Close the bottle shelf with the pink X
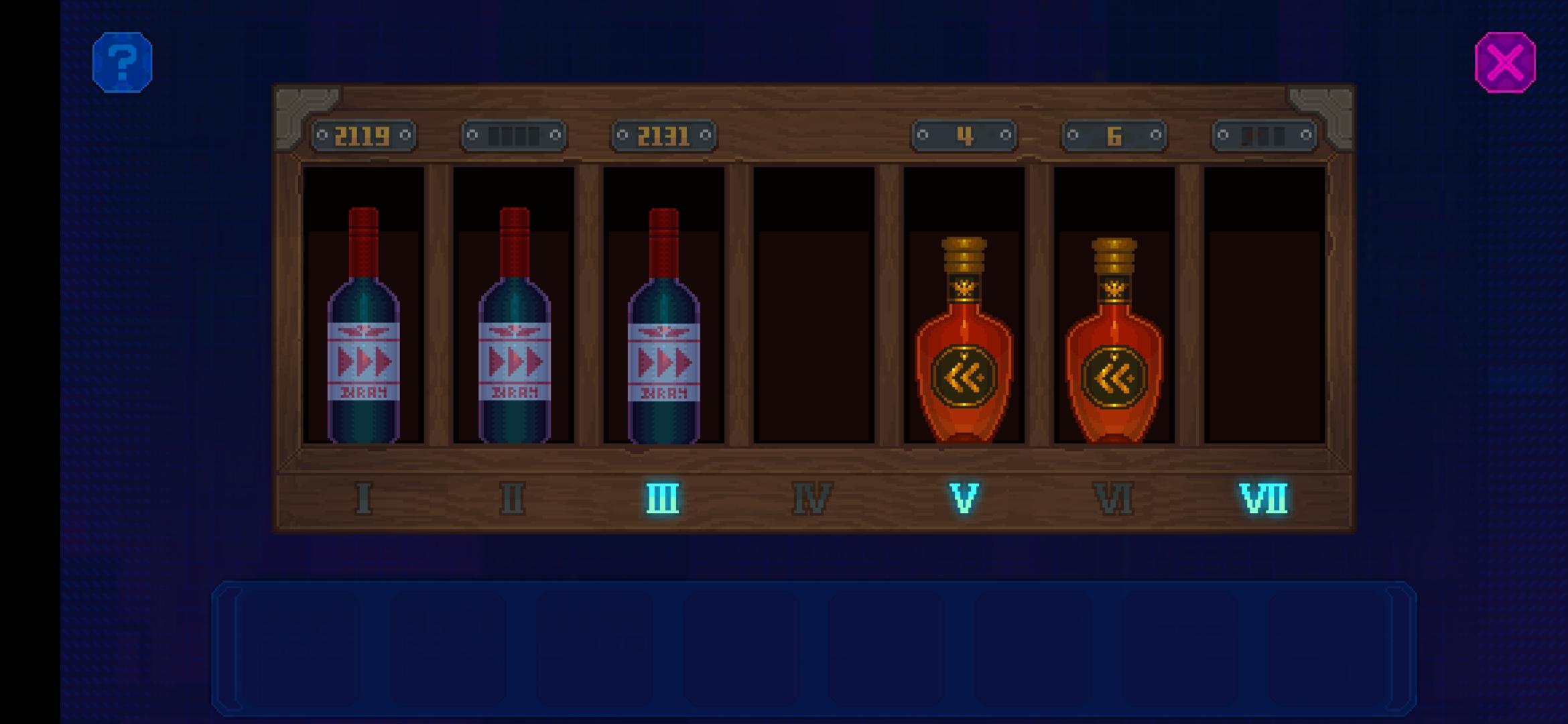Image resolution: width=1568 pixels, height=724 pixels. (x=1504, y=62)
